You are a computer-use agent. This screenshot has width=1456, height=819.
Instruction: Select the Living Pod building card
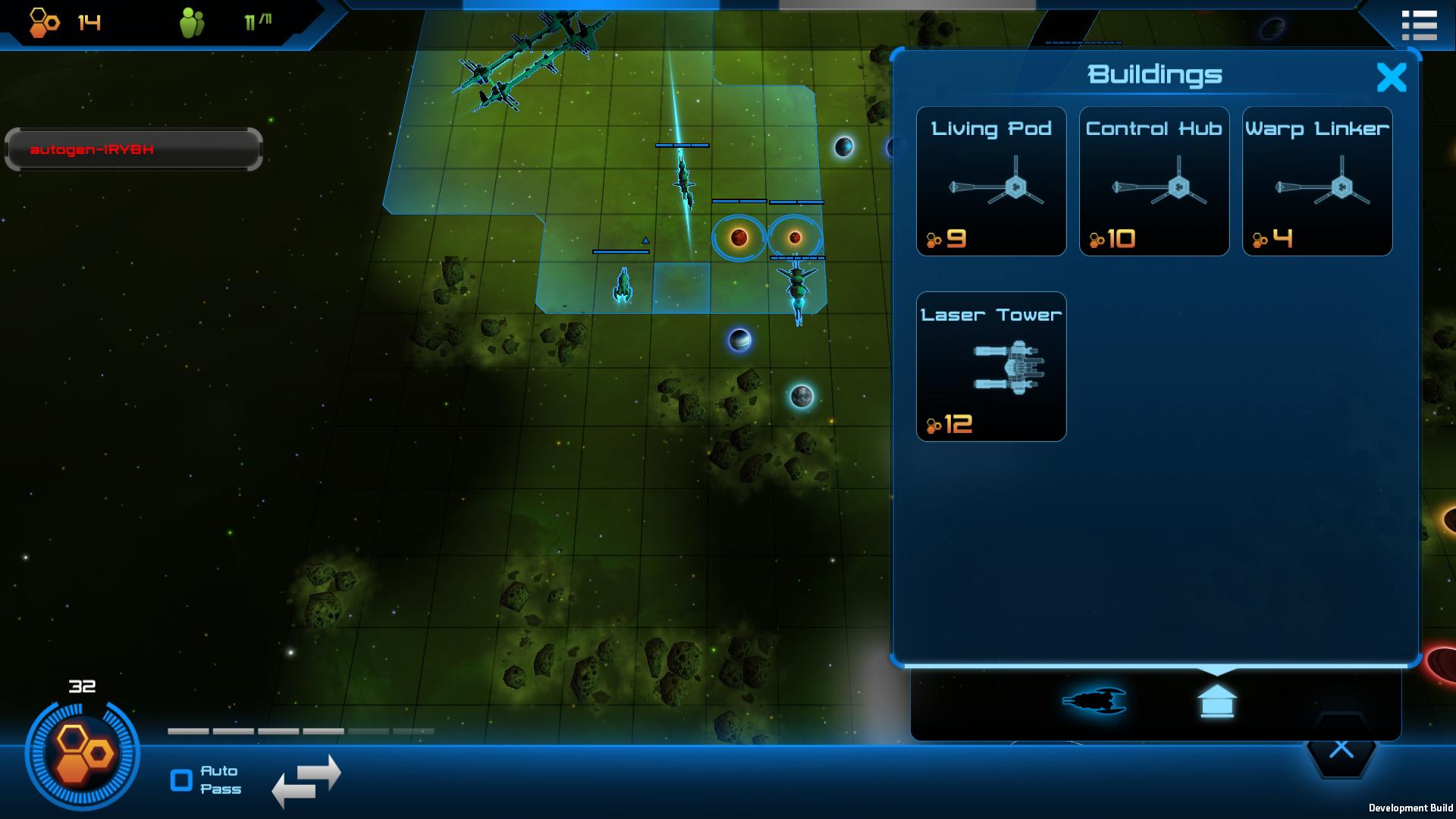pos(991,181)
